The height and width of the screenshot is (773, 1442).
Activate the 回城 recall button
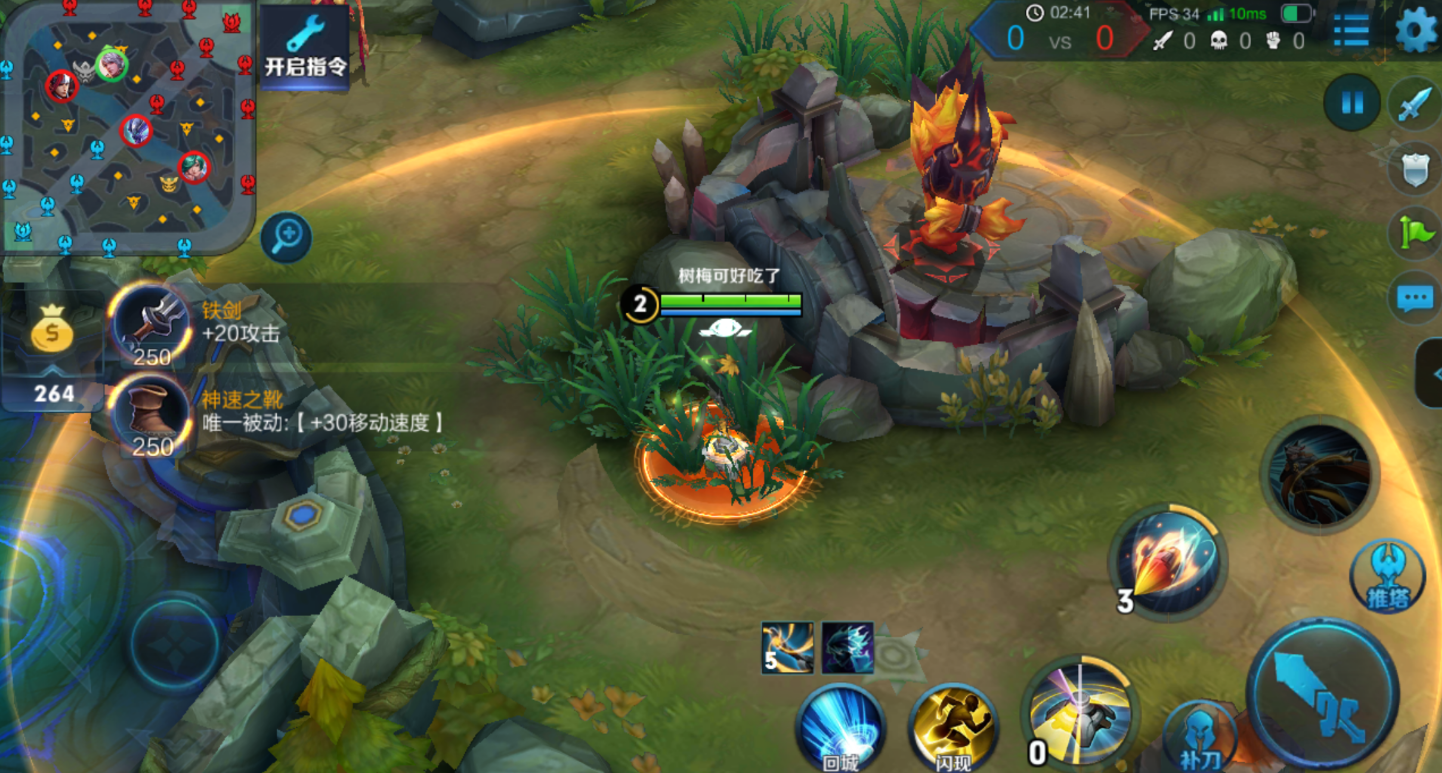coord(840,729)
